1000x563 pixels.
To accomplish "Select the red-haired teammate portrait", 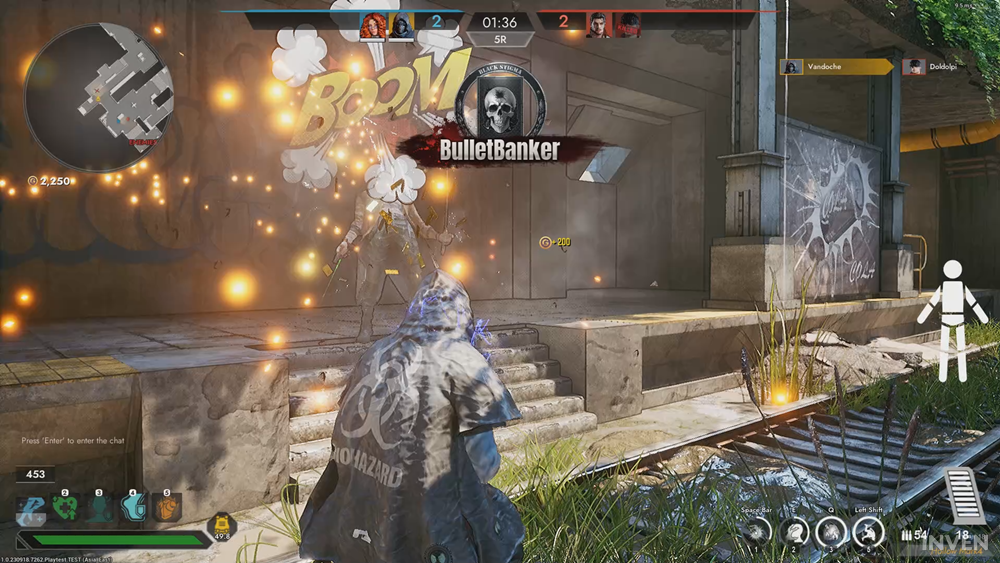I will point(374,25).
